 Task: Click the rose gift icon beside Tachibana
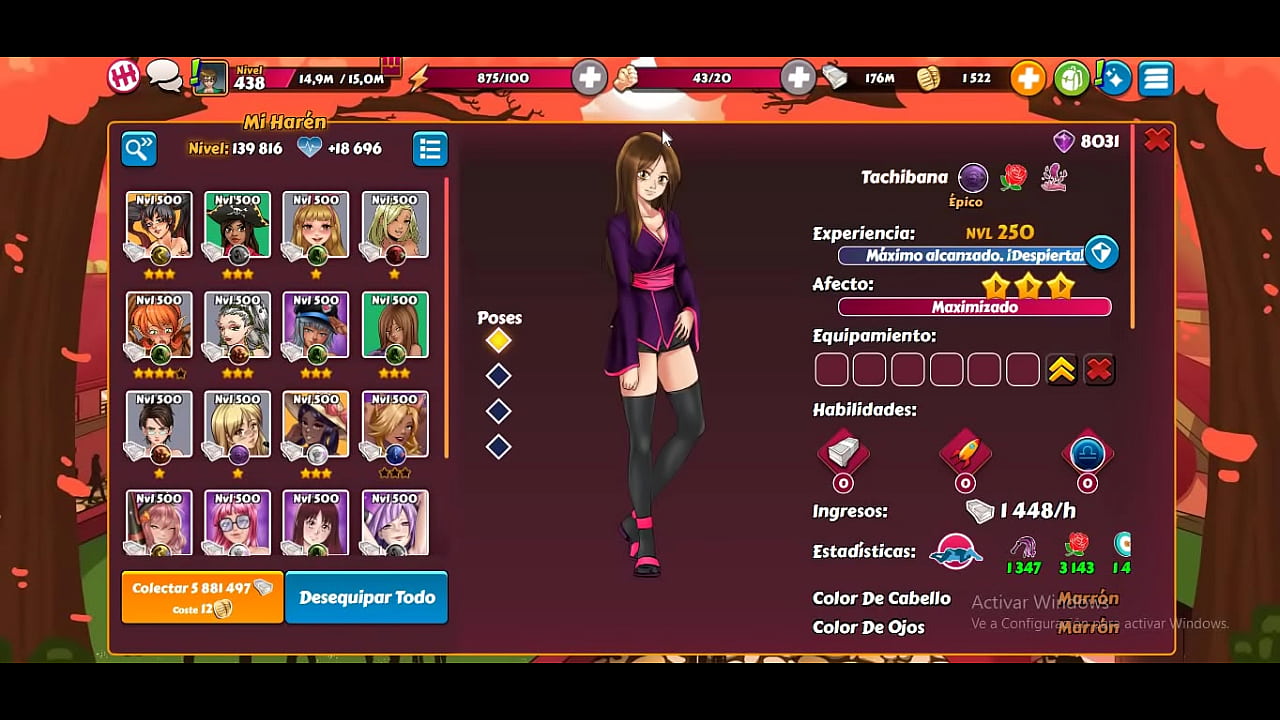tap(1012, 177)
